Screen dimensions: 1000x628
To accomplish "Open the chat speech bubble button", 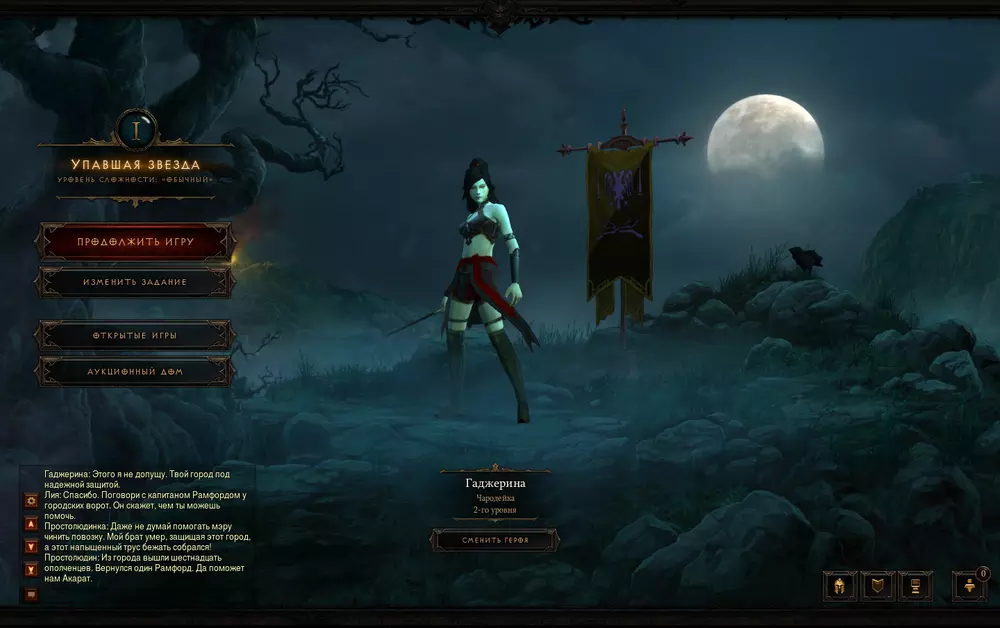I will pyautogui.click(x=31, y=594).
